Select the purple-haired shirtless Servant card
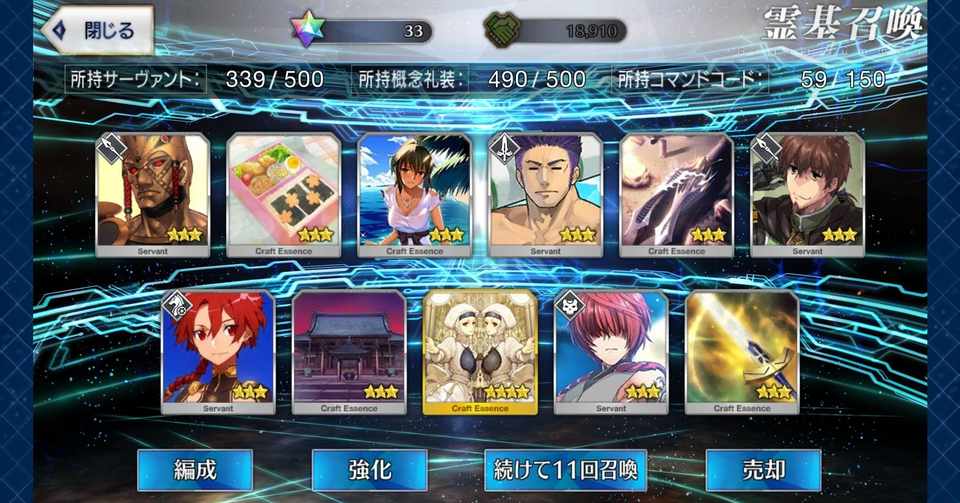The width and height of the screenshot is (960, 503). pos(545,193)
